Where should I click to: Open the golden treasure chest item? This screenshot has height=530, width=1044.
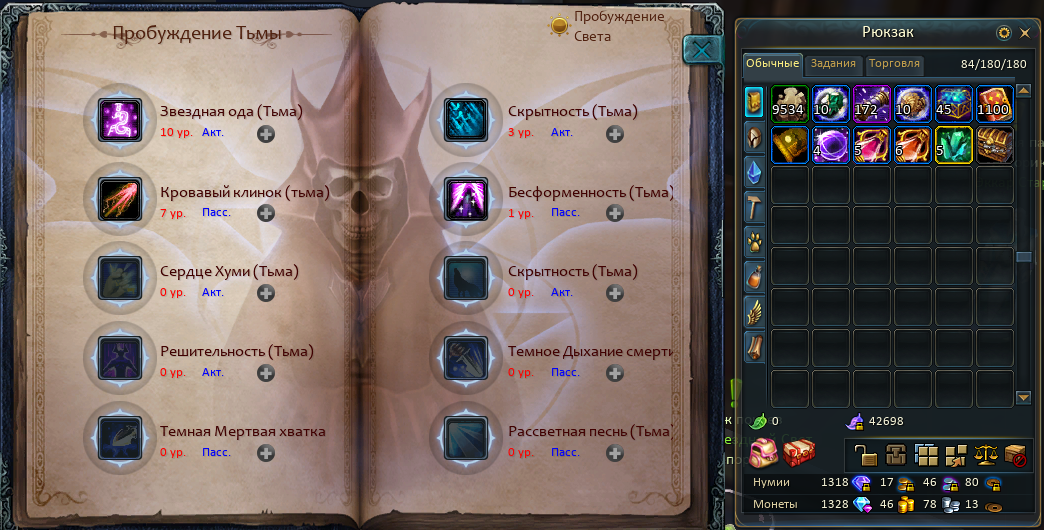[x=995, y=145]
